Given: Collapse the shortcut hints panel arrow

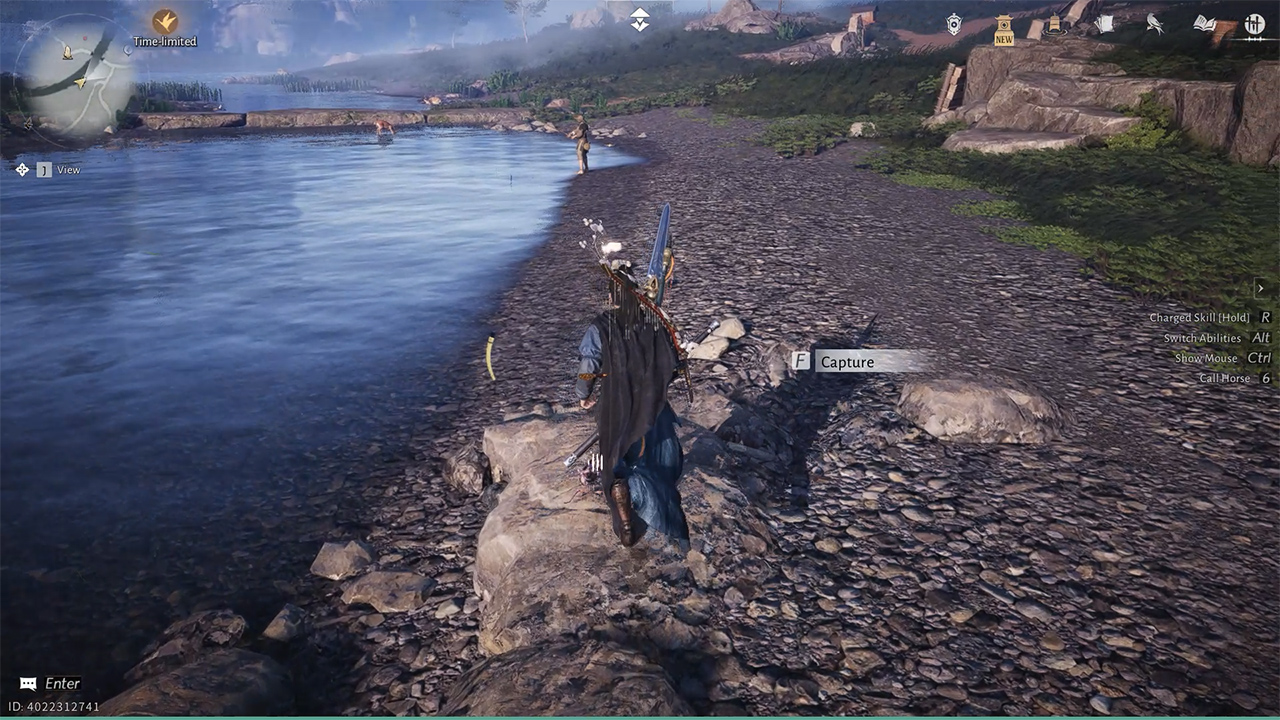Looking at the screenshot, I should [x=1260, y=289].
